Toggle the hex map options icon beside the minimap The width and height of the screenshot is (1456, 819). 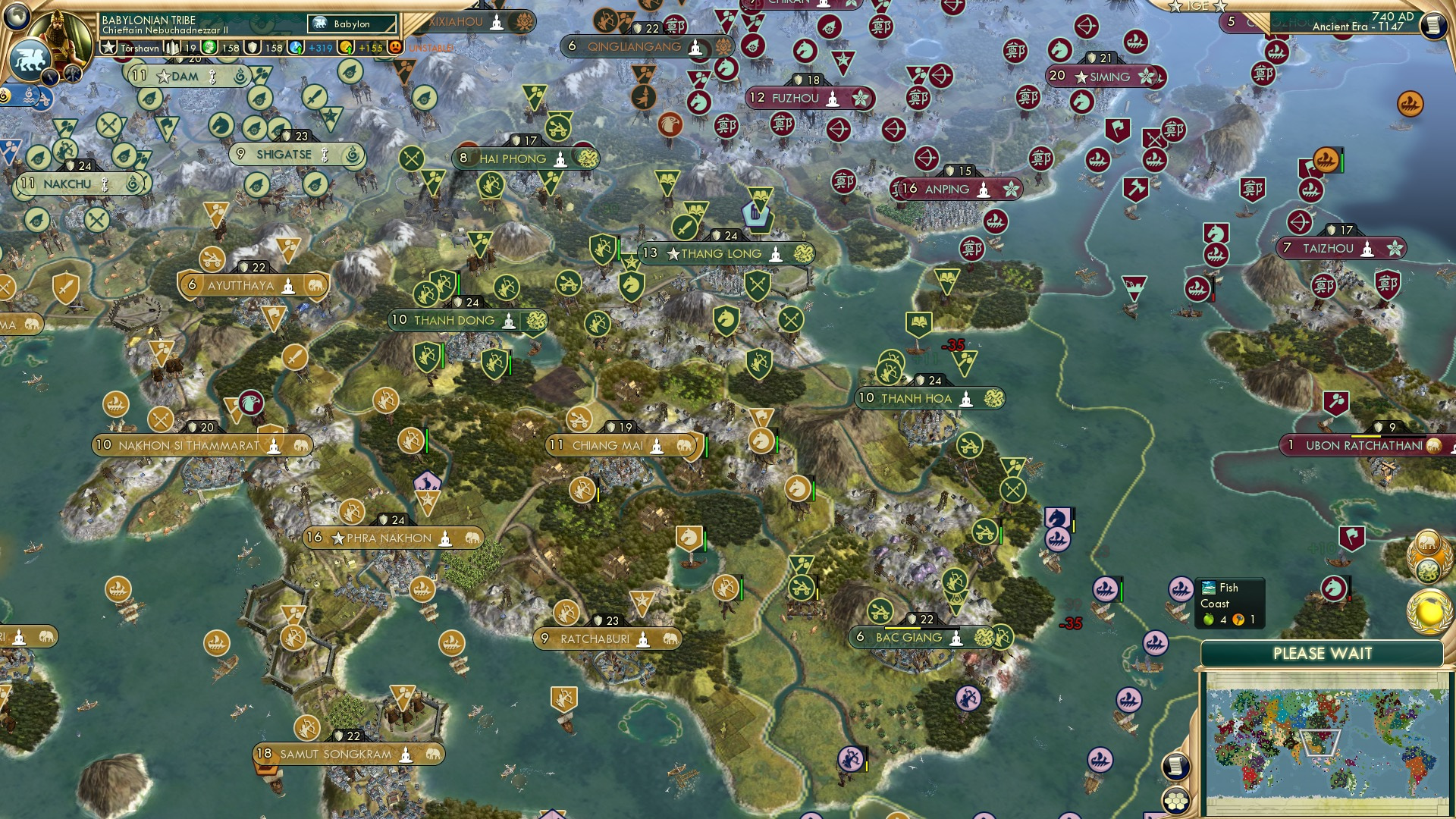(x=1175, y=801)
